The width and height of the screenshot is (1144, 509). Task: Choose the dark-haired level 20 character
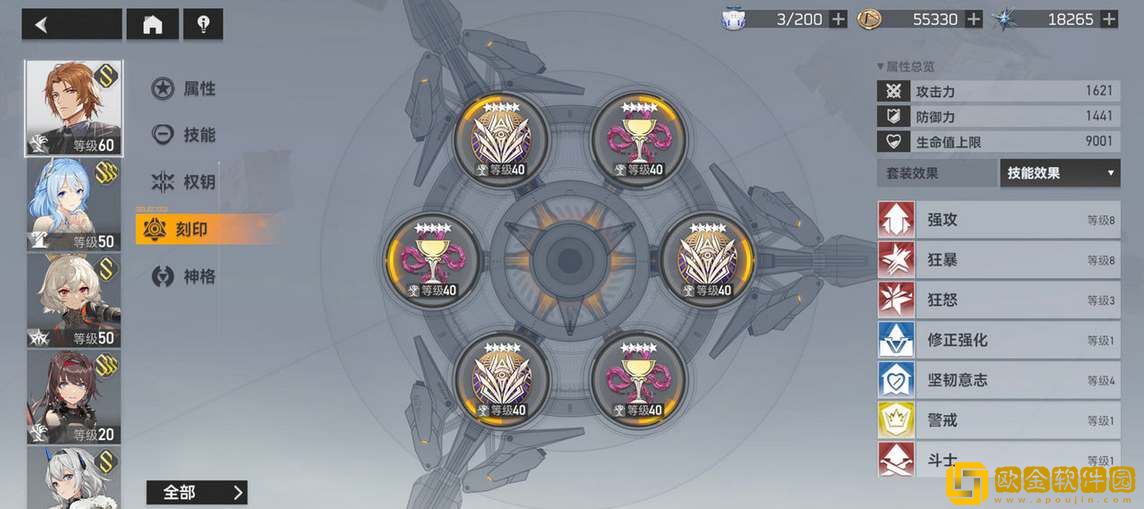coord(73,397)
